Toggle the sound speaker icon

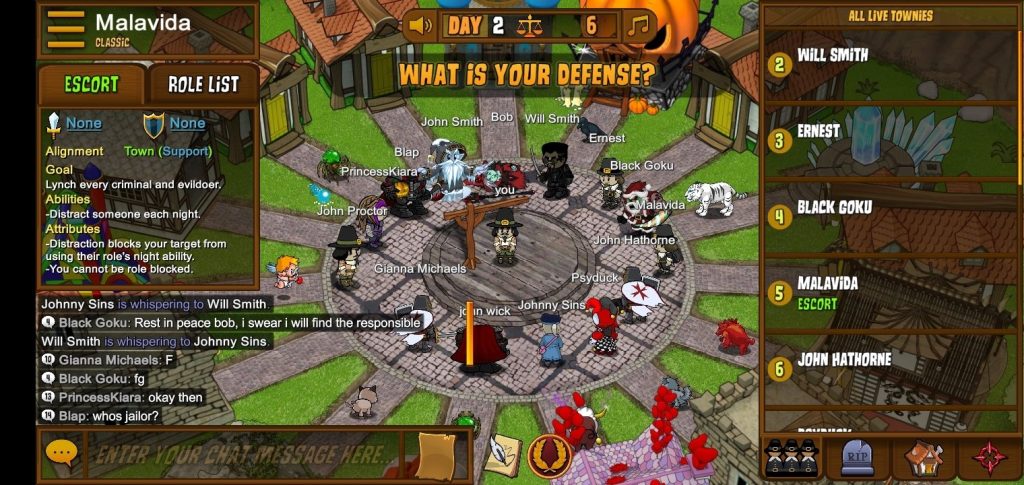pyautogui.click(x=420, y=25)
